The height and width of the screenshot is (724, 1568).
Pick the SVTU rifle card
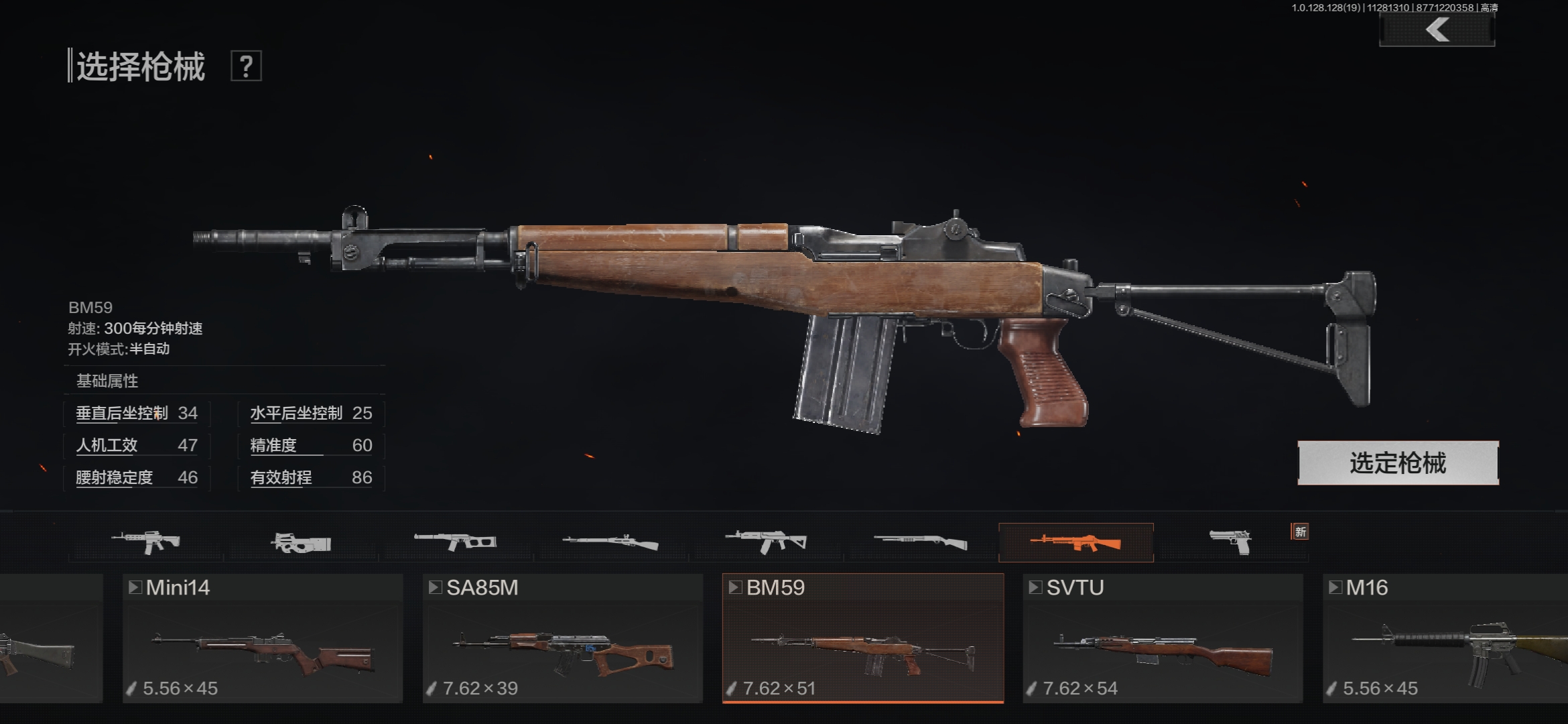click(1163, 638)
